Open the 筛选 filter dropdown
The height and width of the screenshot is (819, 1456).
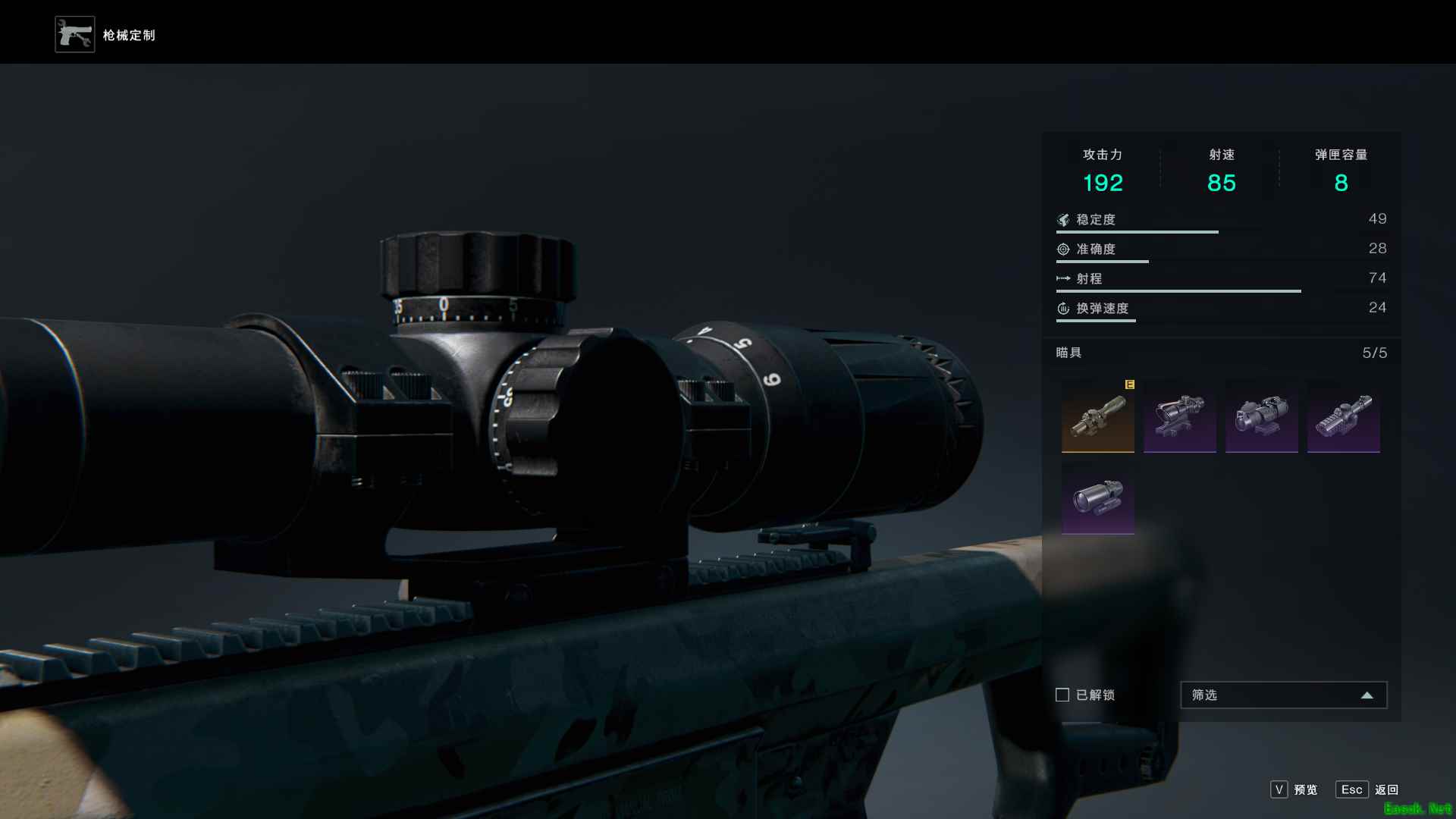[1283, 695]
